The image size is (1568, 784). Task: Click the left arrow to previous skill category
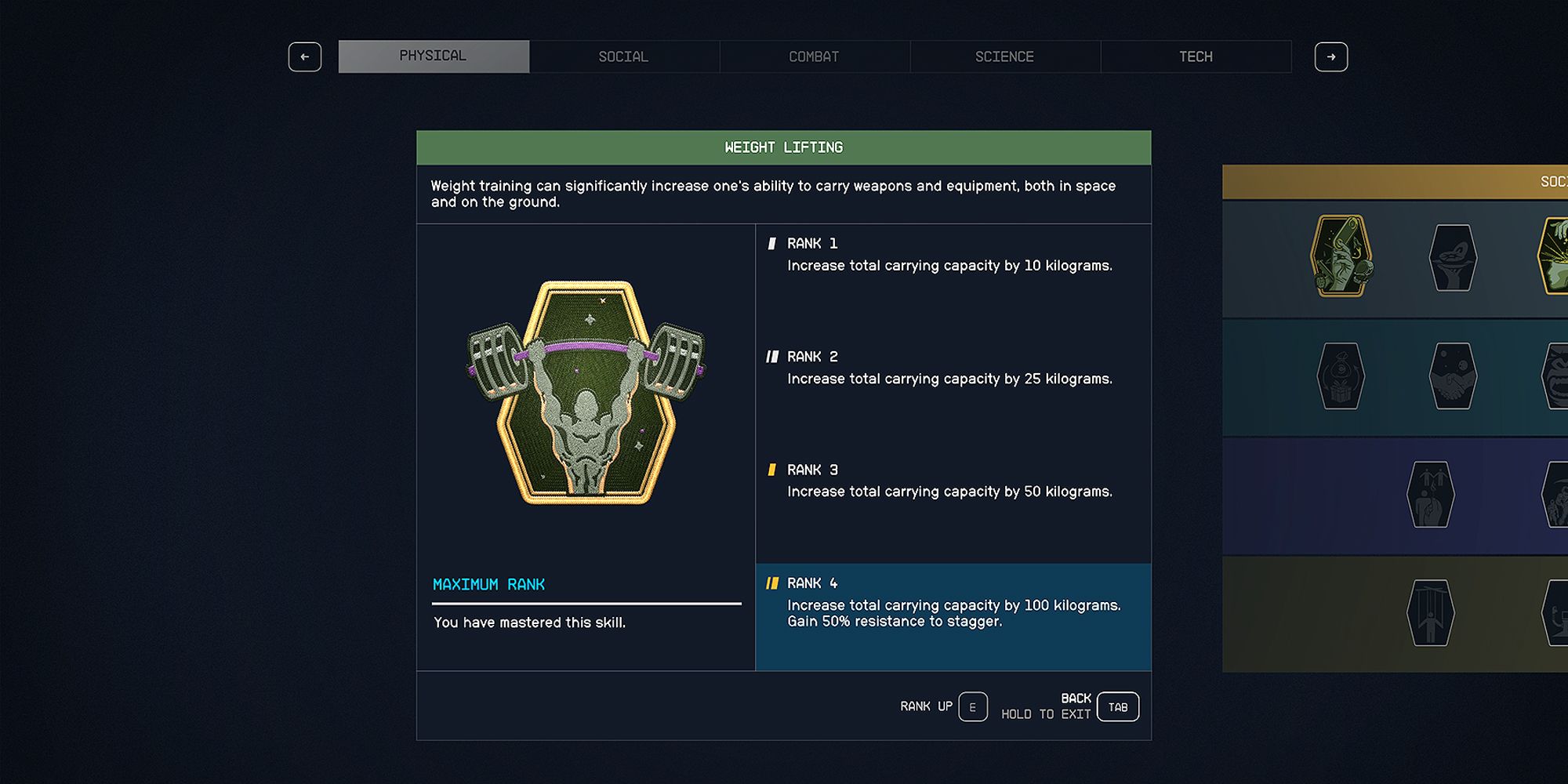point(305,56)
